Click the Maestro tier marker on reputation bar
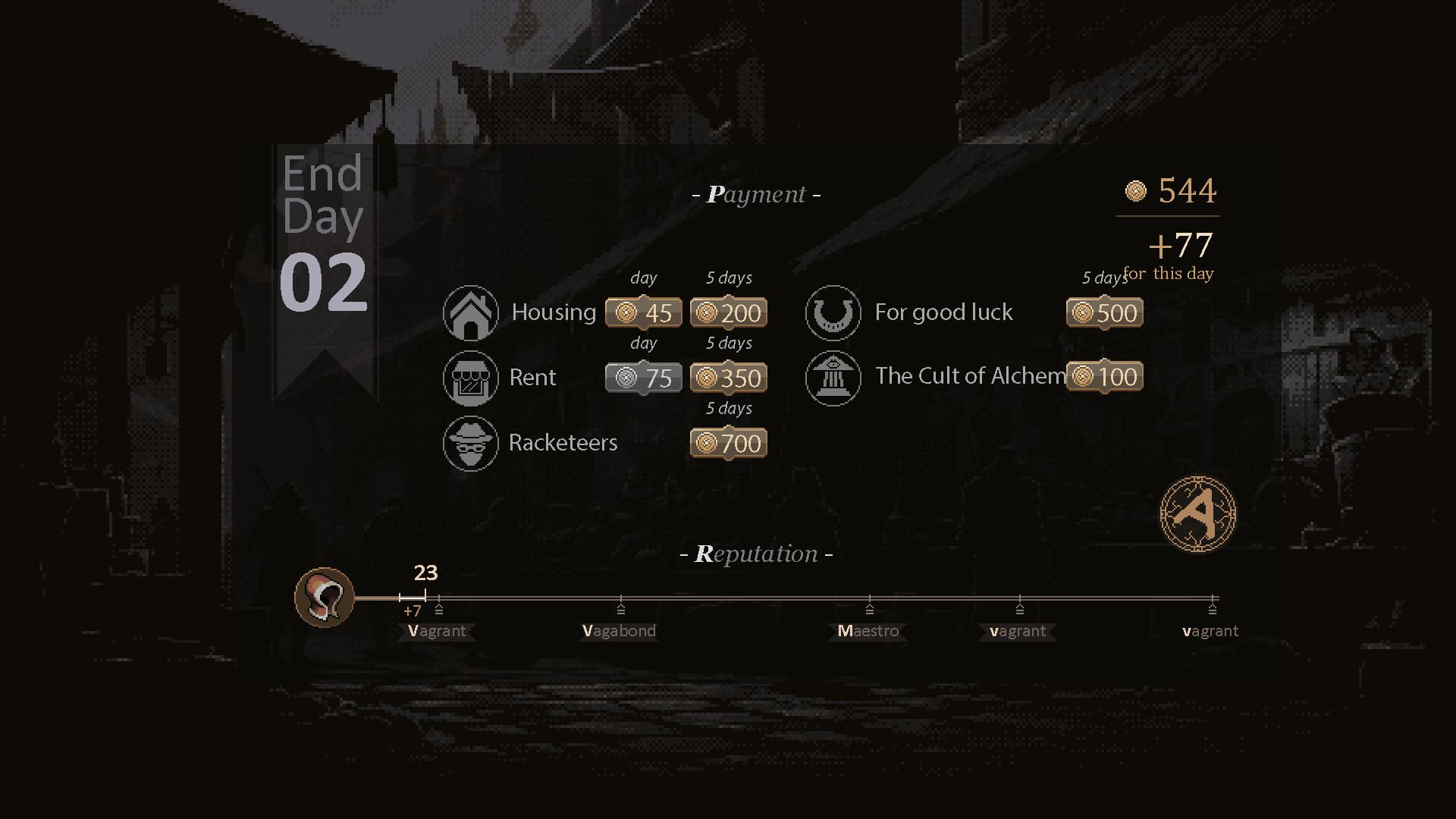This screenshot has width=1456, height=819. coord(868,610)
